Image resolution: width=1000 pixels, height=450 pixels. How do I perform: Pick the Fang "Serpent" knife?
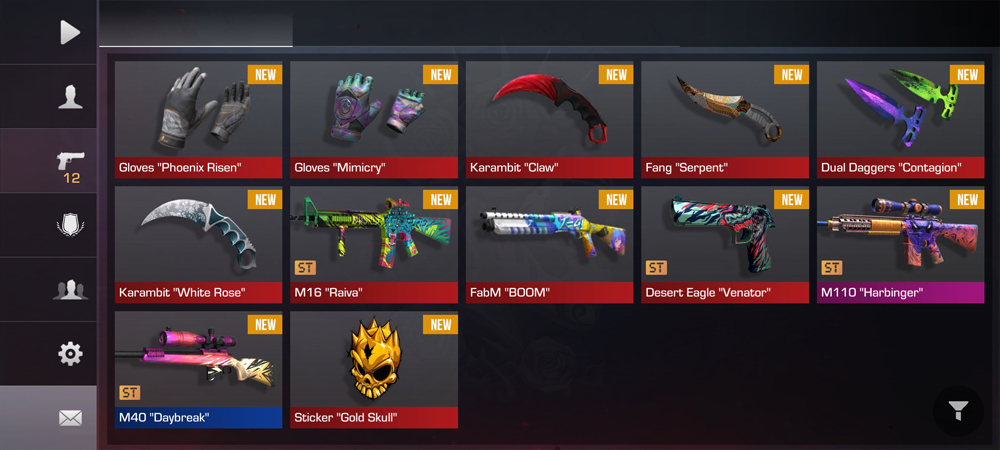(x=725, y=119)
